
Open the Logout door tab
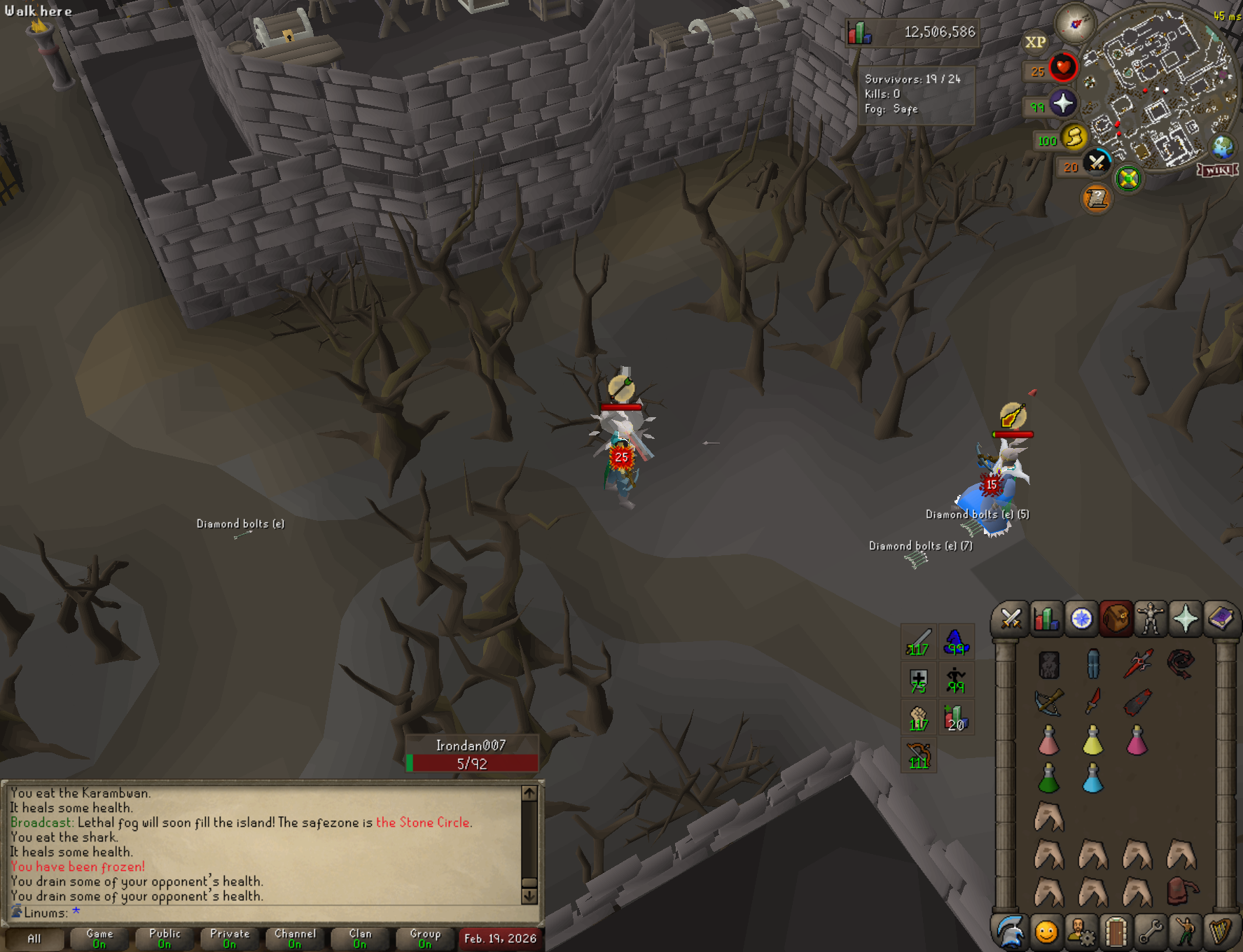[x=1116, y=932]
